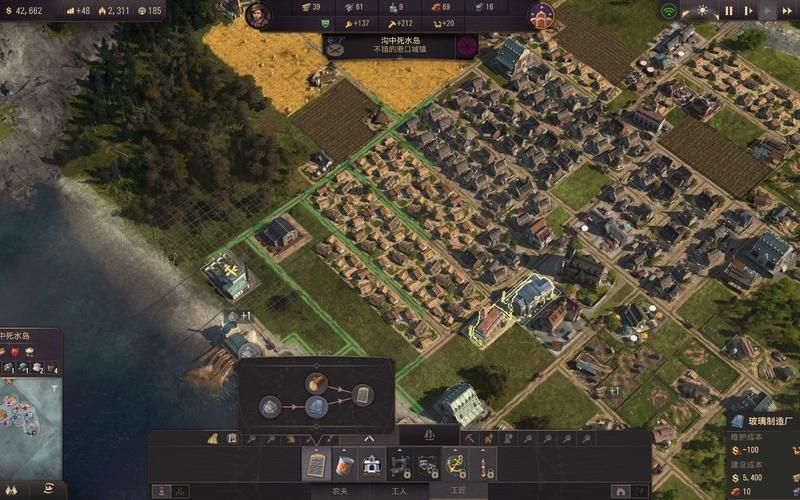Open the ship construction menu tab
The image size is (800, 500).
(x=428, y=436)
